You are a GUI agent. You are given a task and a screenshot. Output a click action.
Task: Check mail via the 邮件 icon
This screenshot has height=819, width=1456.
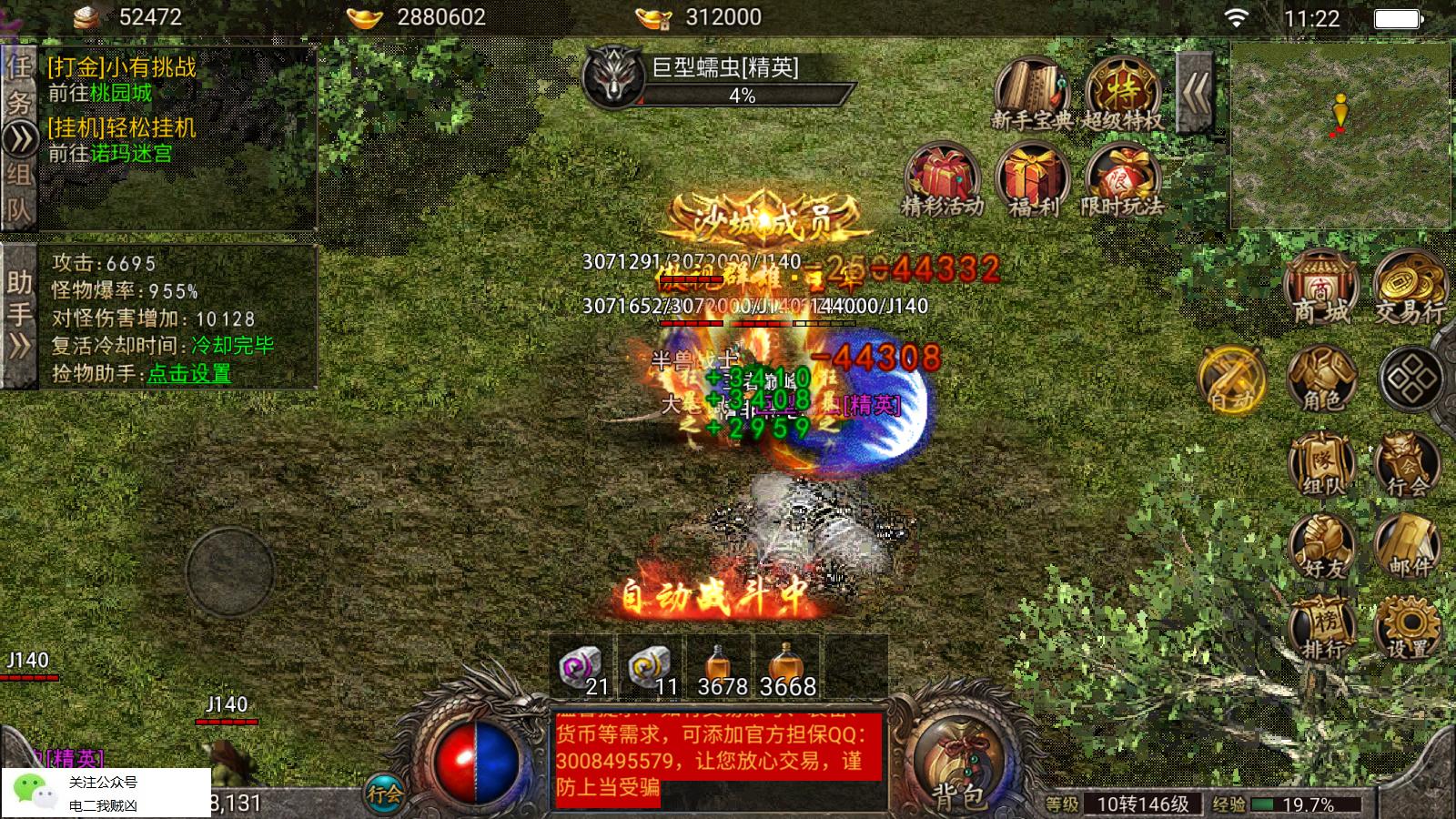(x=1407, y=546)
